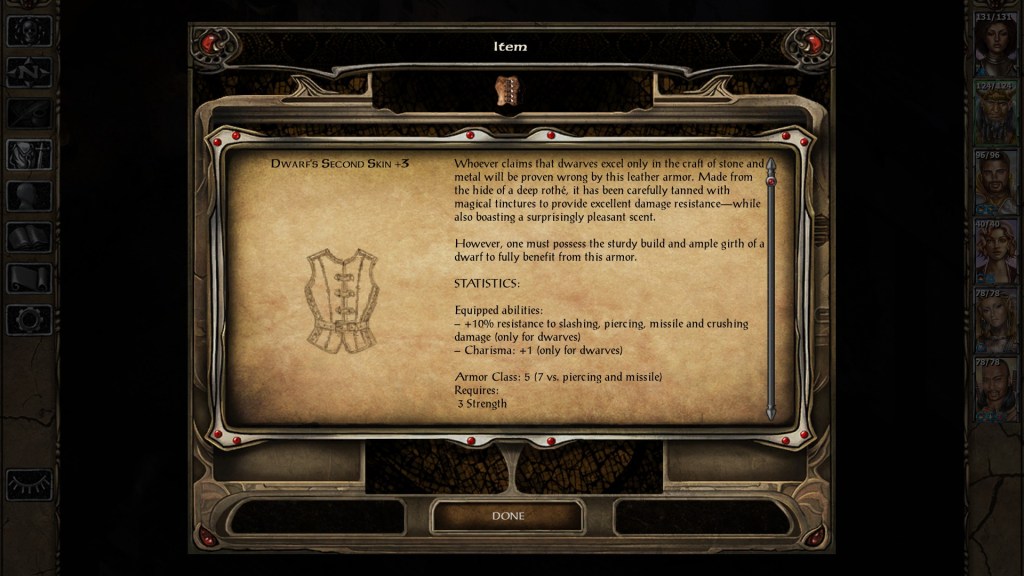The image size is (1024, 576).
Task: Select the party portrait with 131/131 health
Action: (996, 46)
